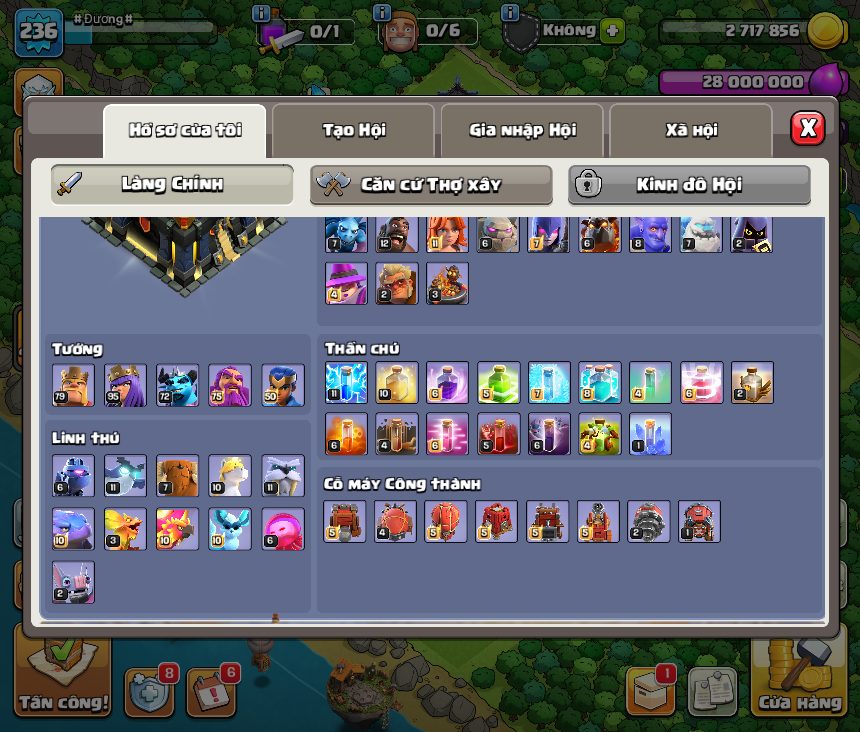The height and width of the screenshot is (732, 860).
Task: Select the Barbarian King hero icon
Action: click(x=73, y=385)
